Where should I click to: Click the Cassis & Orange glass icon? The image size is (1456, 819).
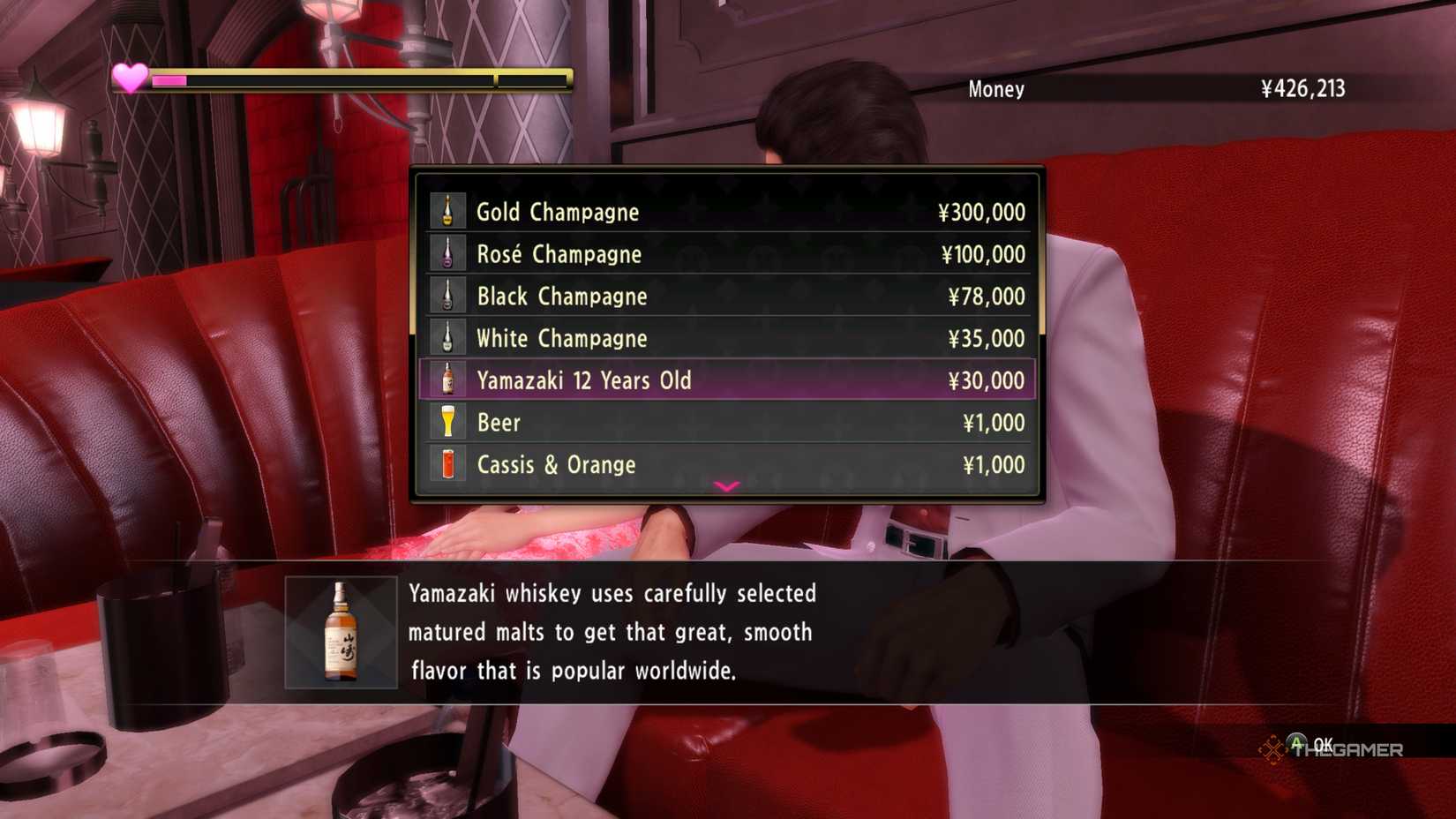[448, 464]
